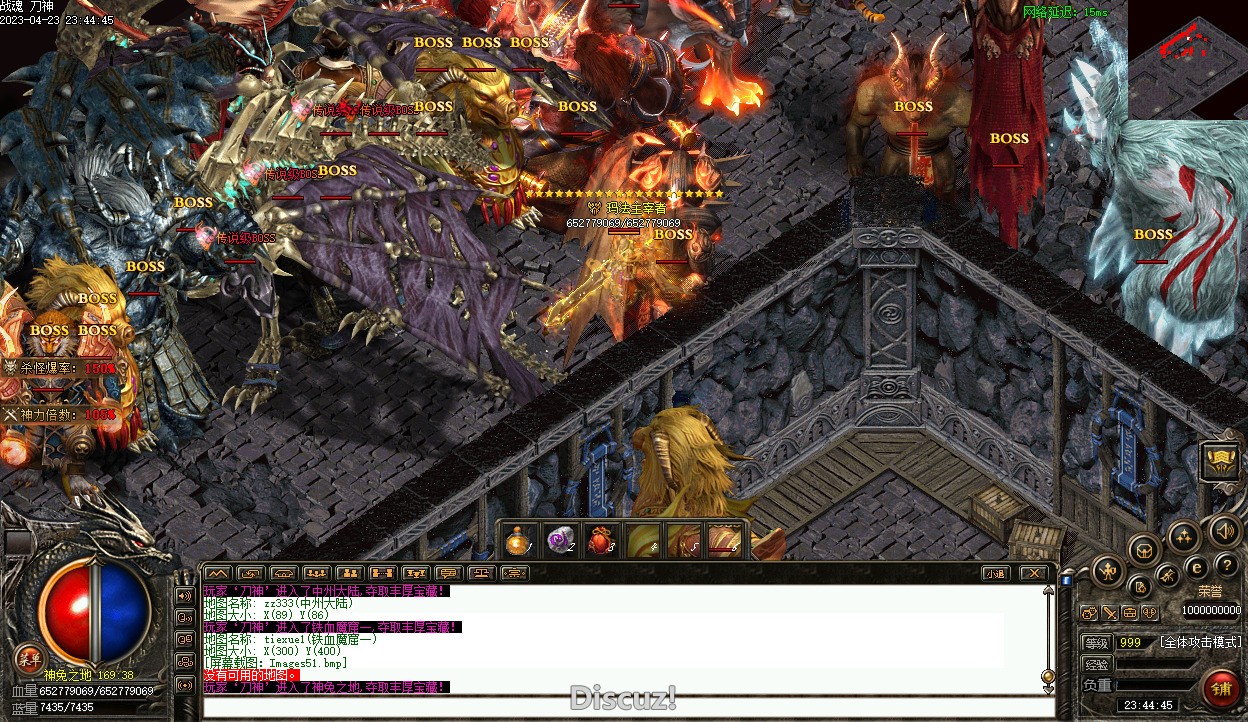Click the 等级 level button
The height and width of the screenshot is (722, 1248).
(1096, 642)
